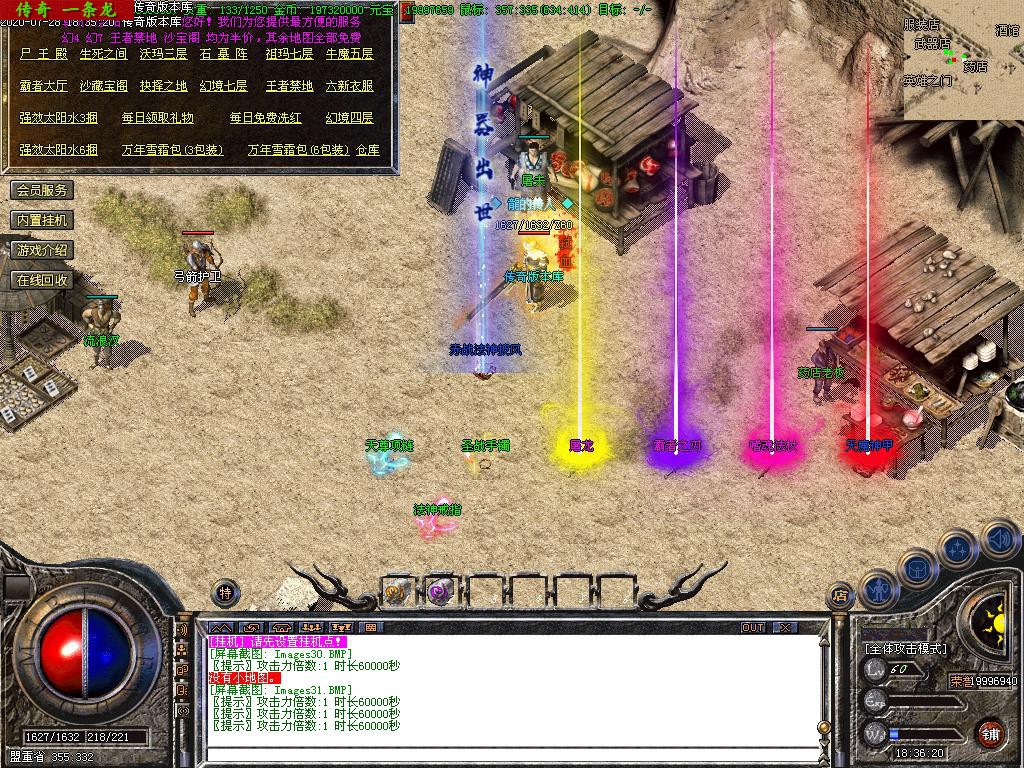
Task: Open the bag inventory icon
Action: tap(917, 568)
